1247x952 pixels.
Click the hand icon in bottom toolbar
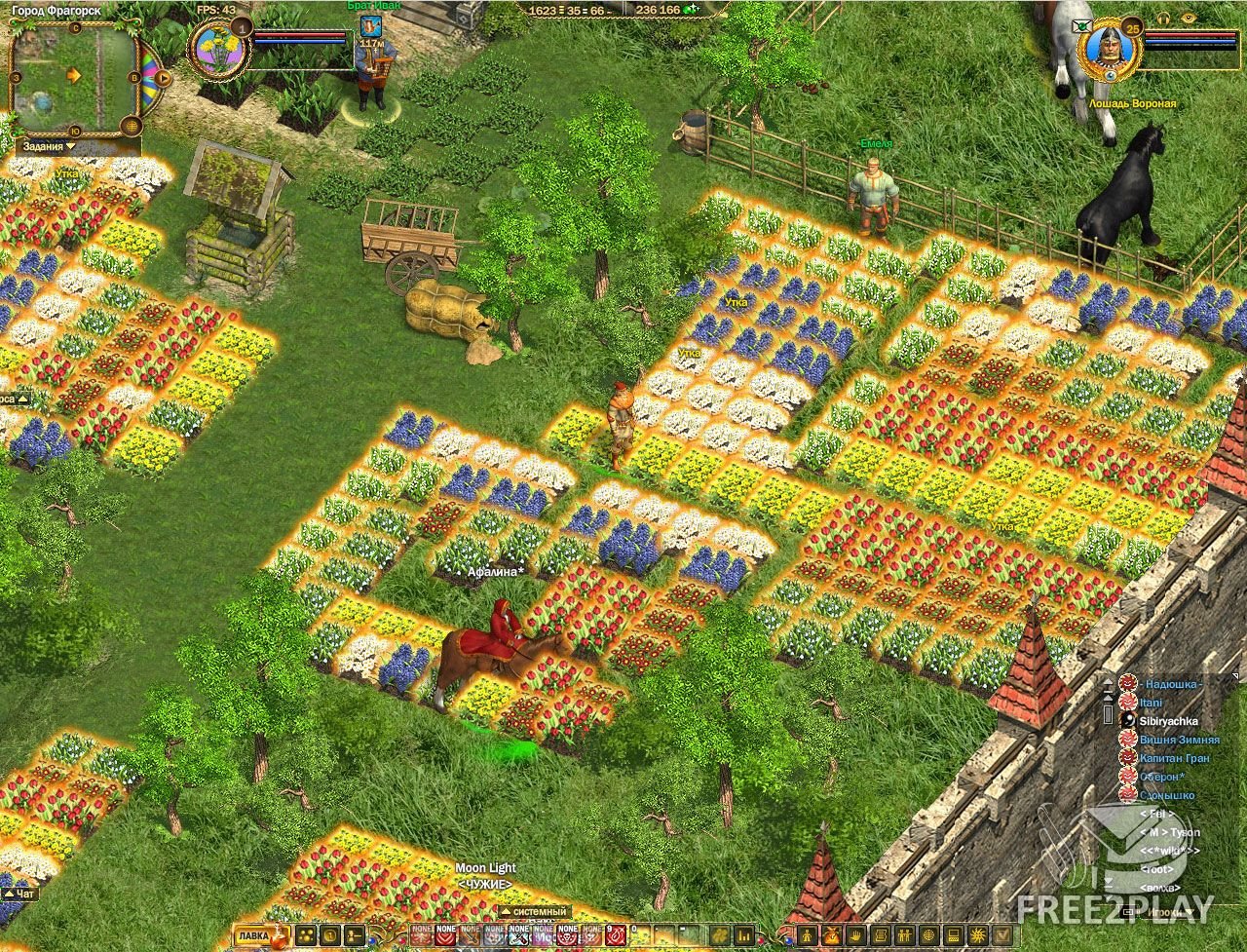pos(850,936)
